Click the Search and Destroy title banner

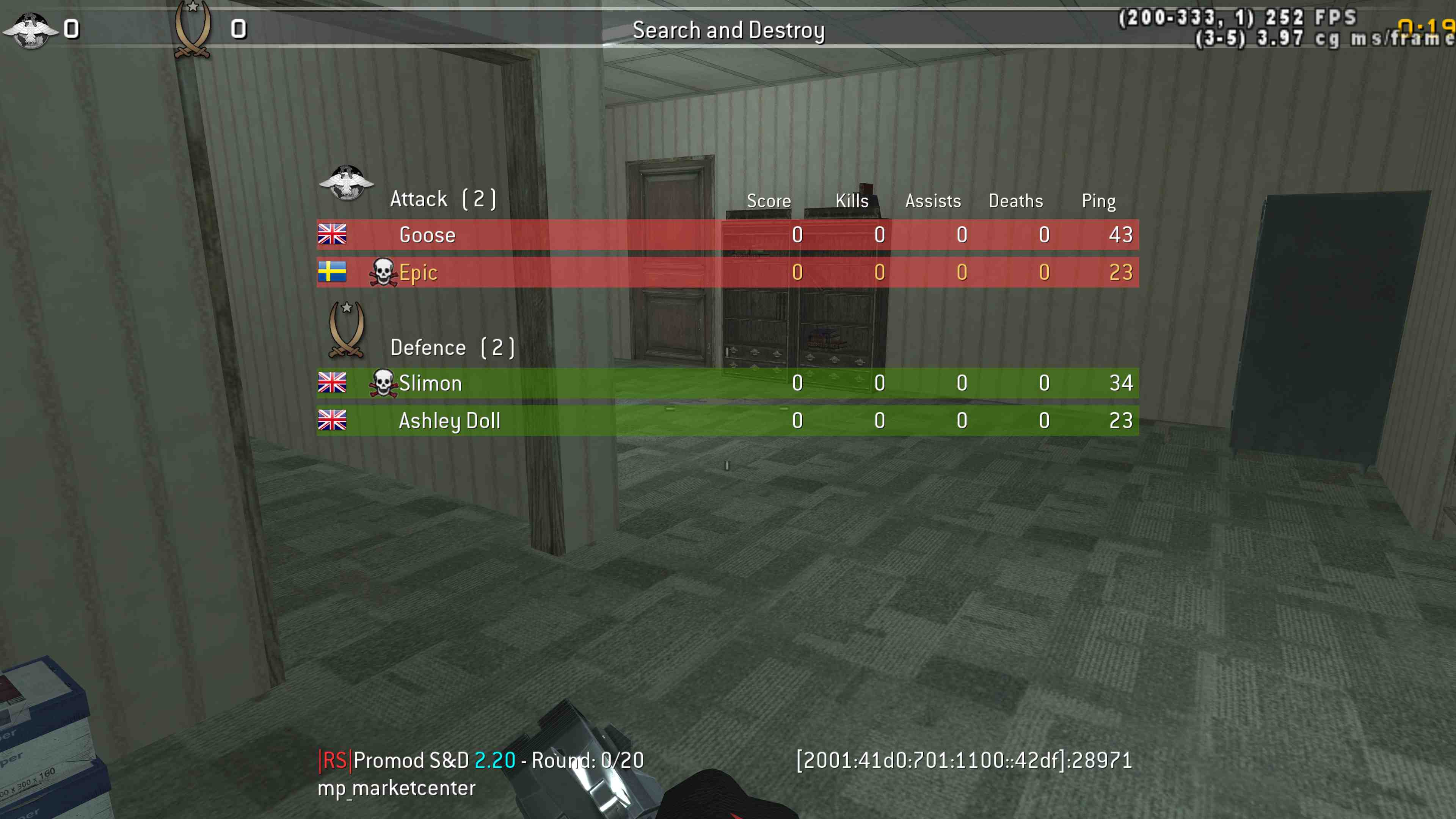click(x=729, y=30)
